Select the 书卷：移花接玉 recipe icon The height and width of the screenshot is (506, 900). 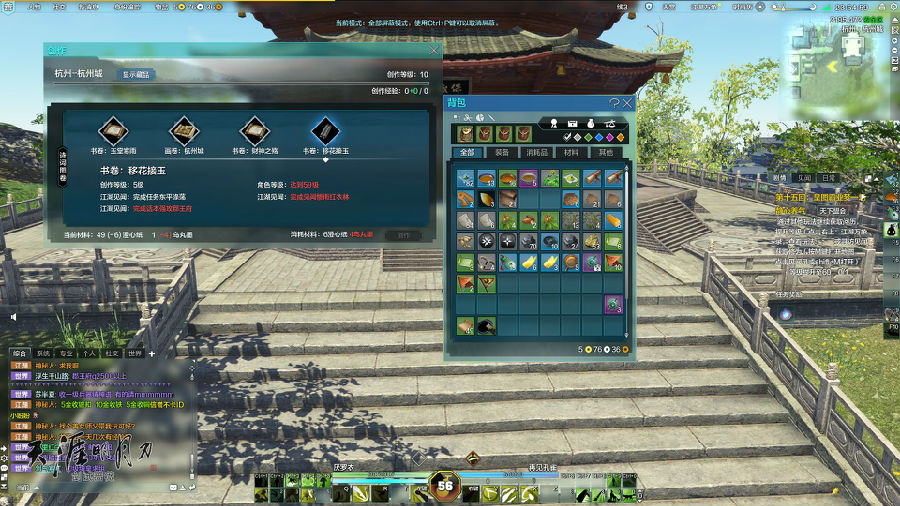[326, 130]
